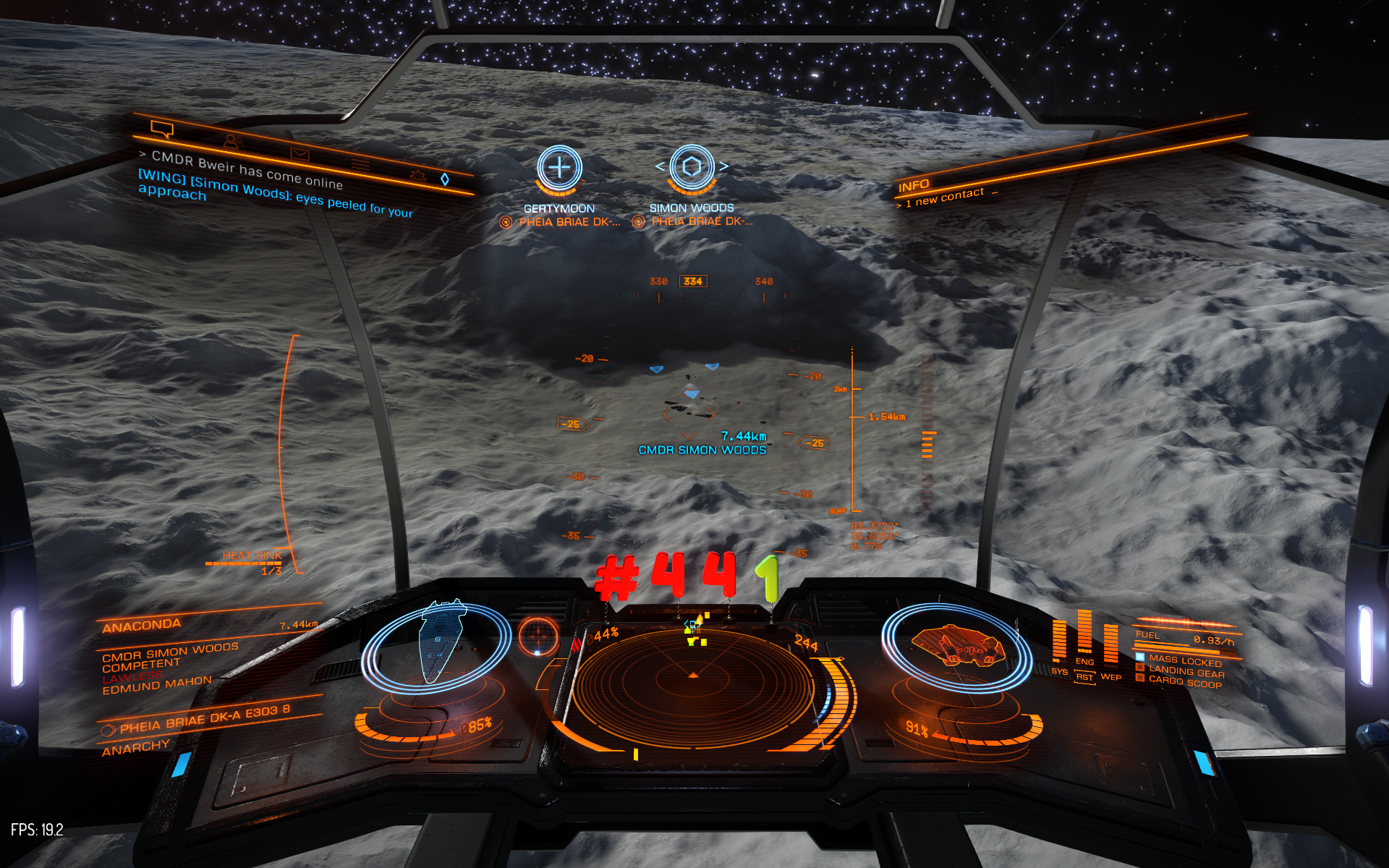Toggle the Landing Gear indicator
The image size is (1389, 868).
[1186, 672]
